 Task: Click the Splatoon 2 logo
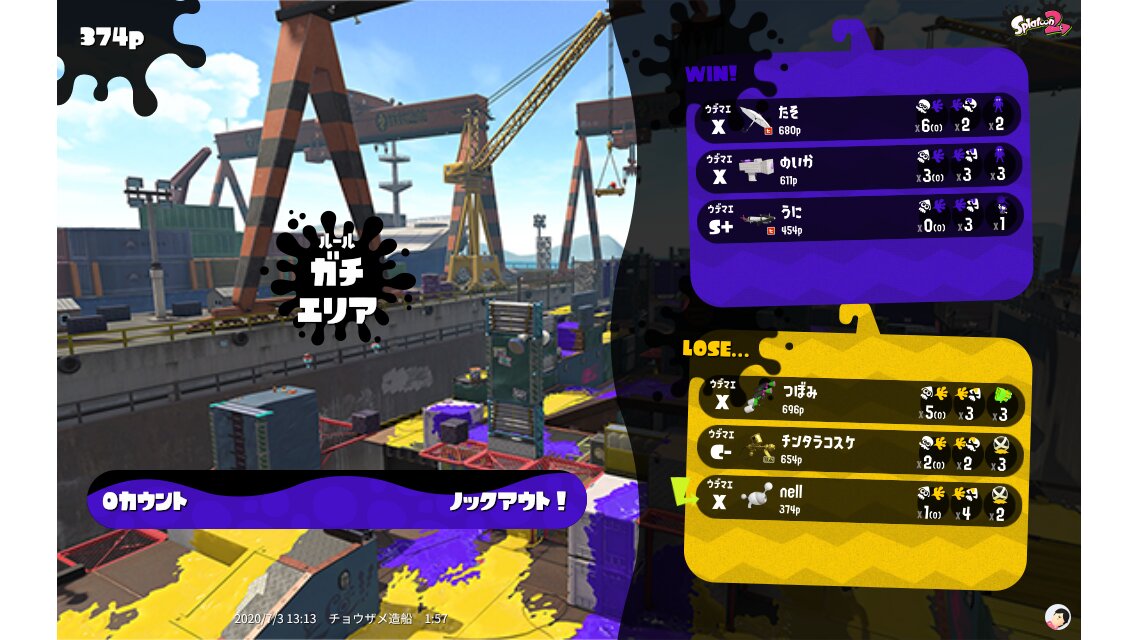coord(1040,24)
